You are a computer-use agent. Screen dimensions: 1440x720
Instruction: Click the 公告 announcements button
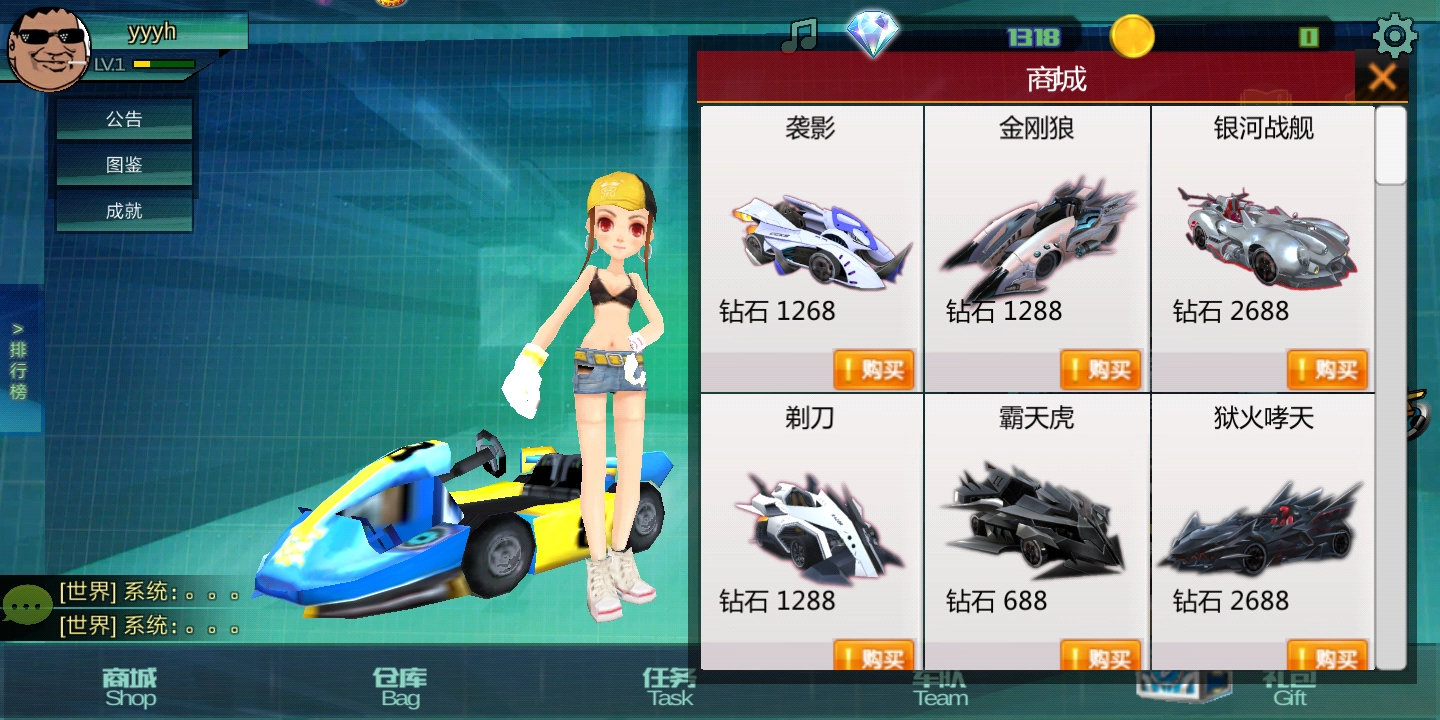pos(123,118)
